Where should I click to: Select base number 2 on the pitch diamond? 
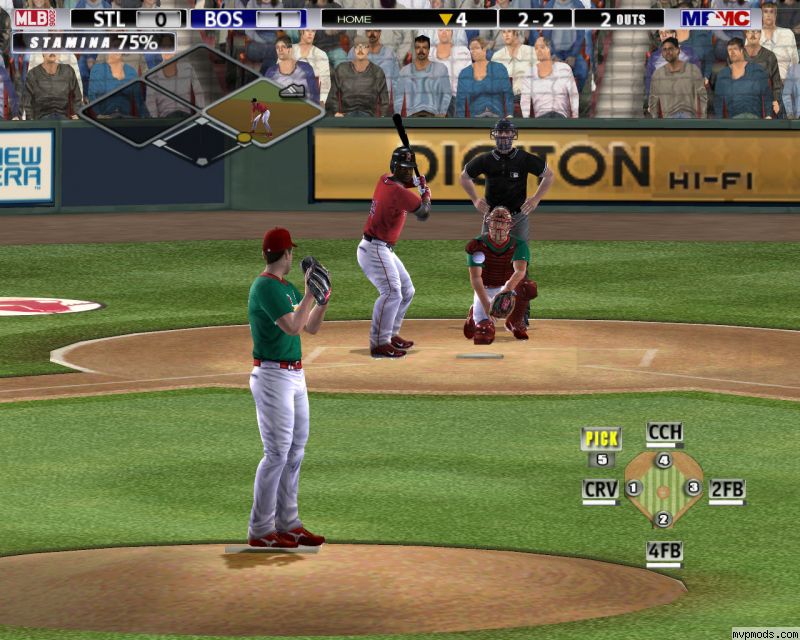tap(663, 518)
